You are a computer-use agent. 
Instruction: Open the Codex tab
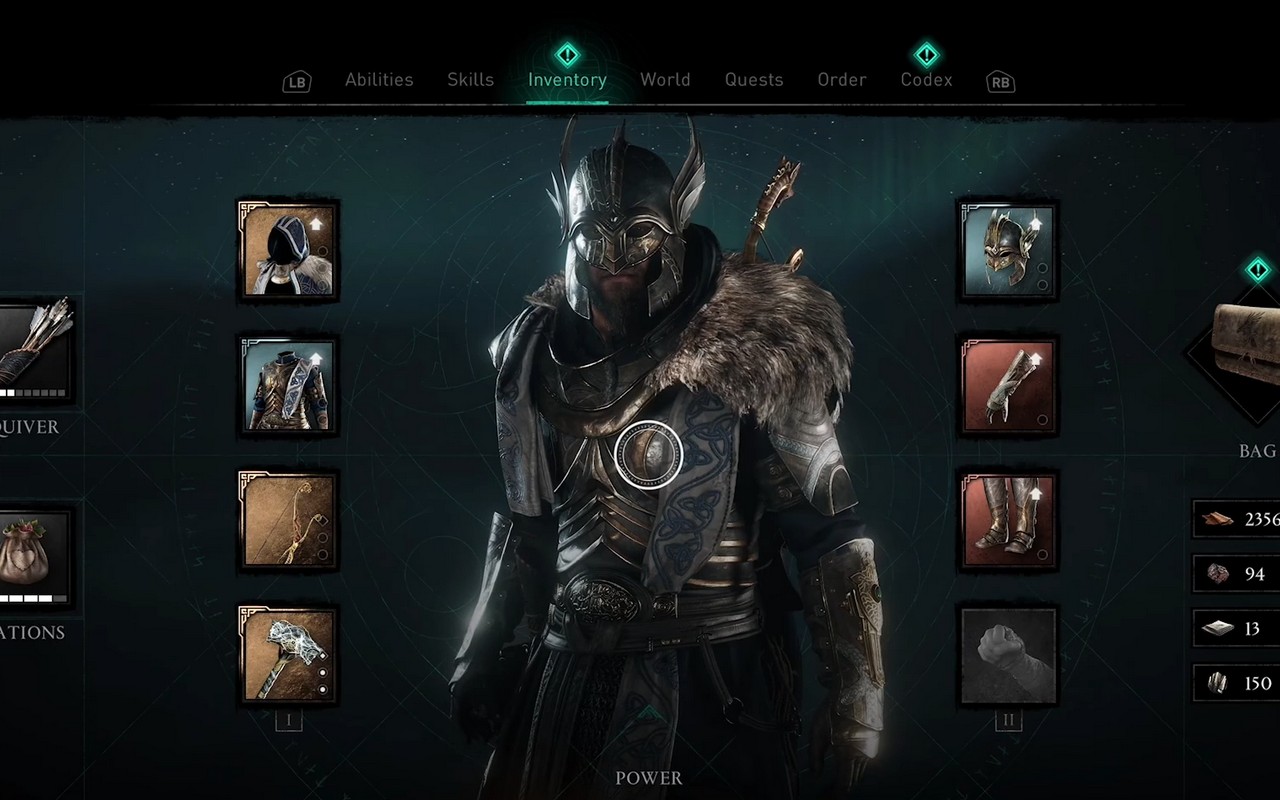[926, 79]
